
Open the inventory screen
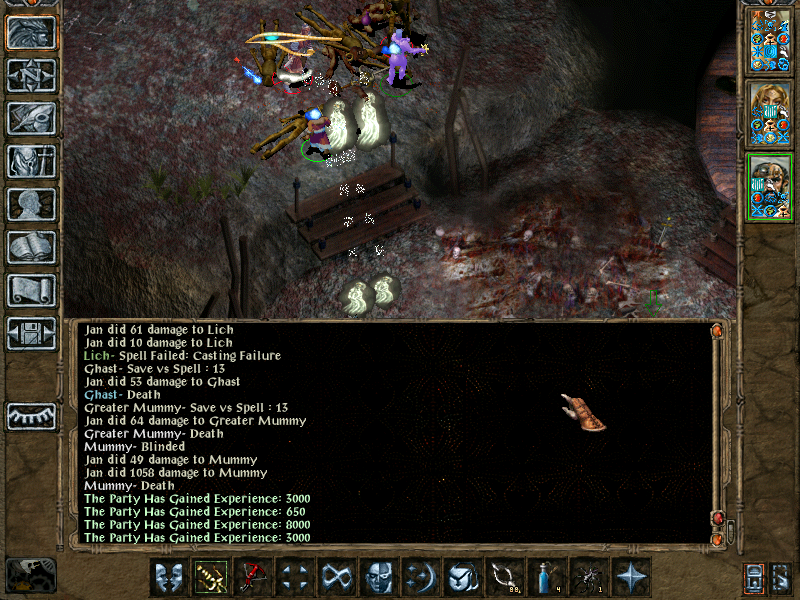31,161
